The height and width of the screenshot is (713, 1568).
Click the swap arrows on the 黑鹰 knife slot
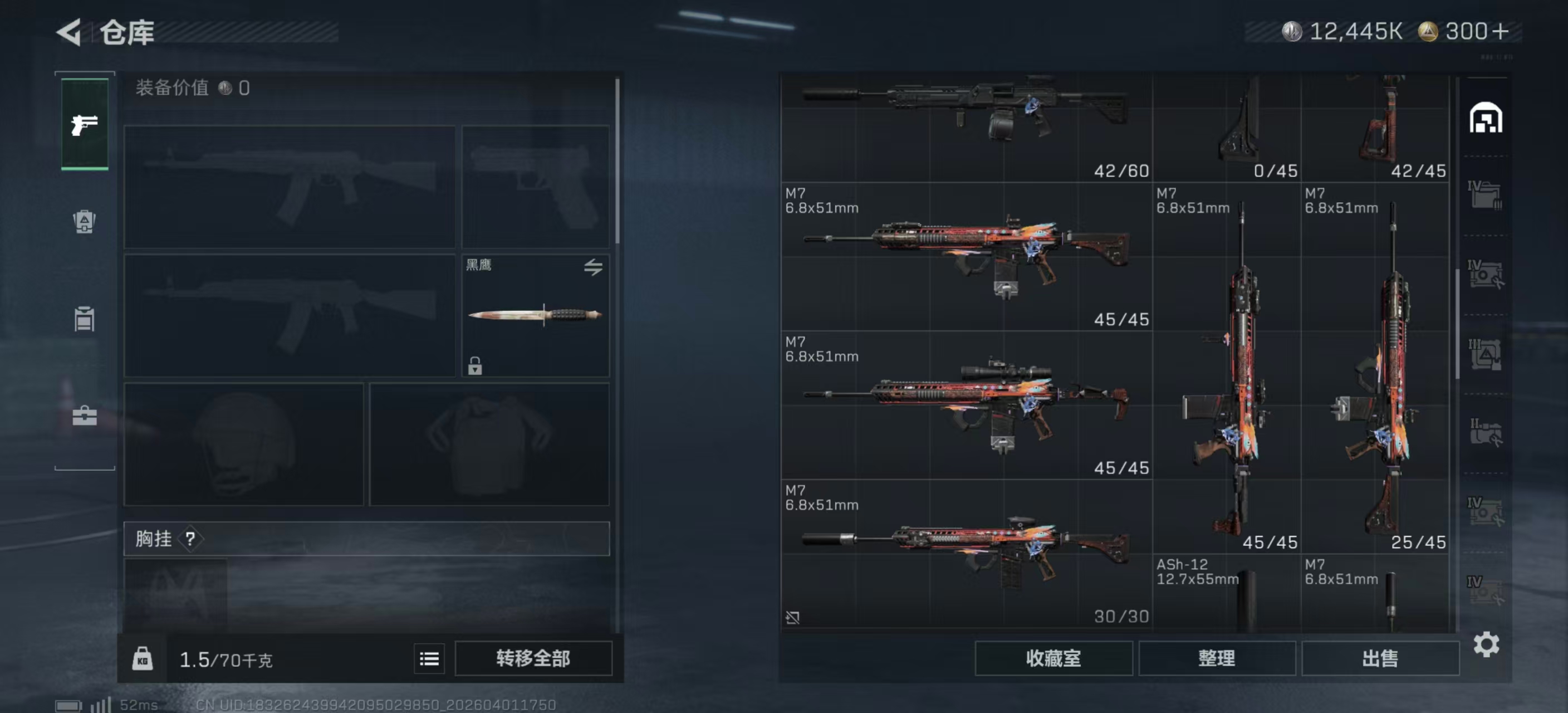coord(594,268)
